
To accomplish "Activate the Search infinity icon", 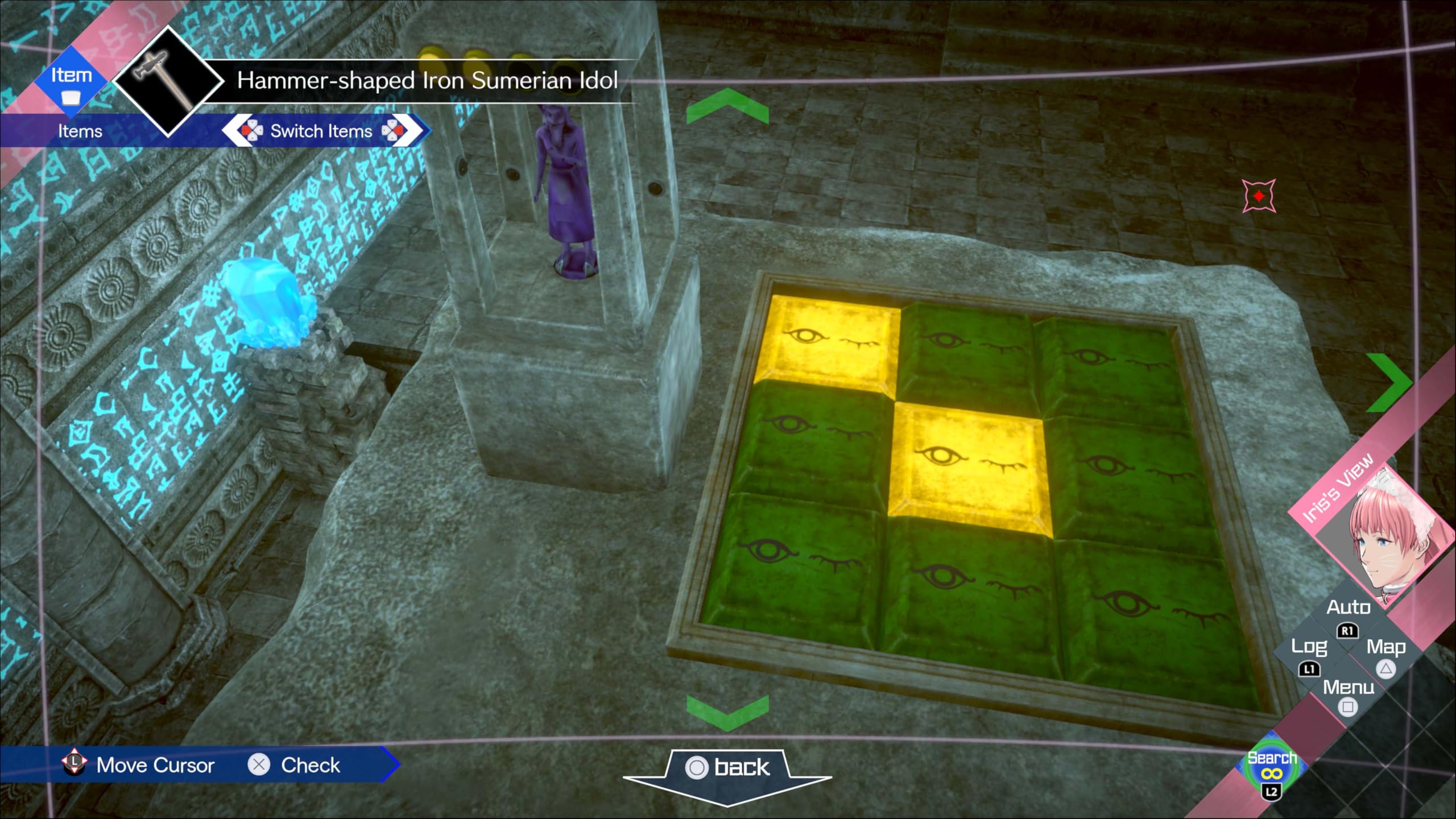I will tap(1273, 773).
